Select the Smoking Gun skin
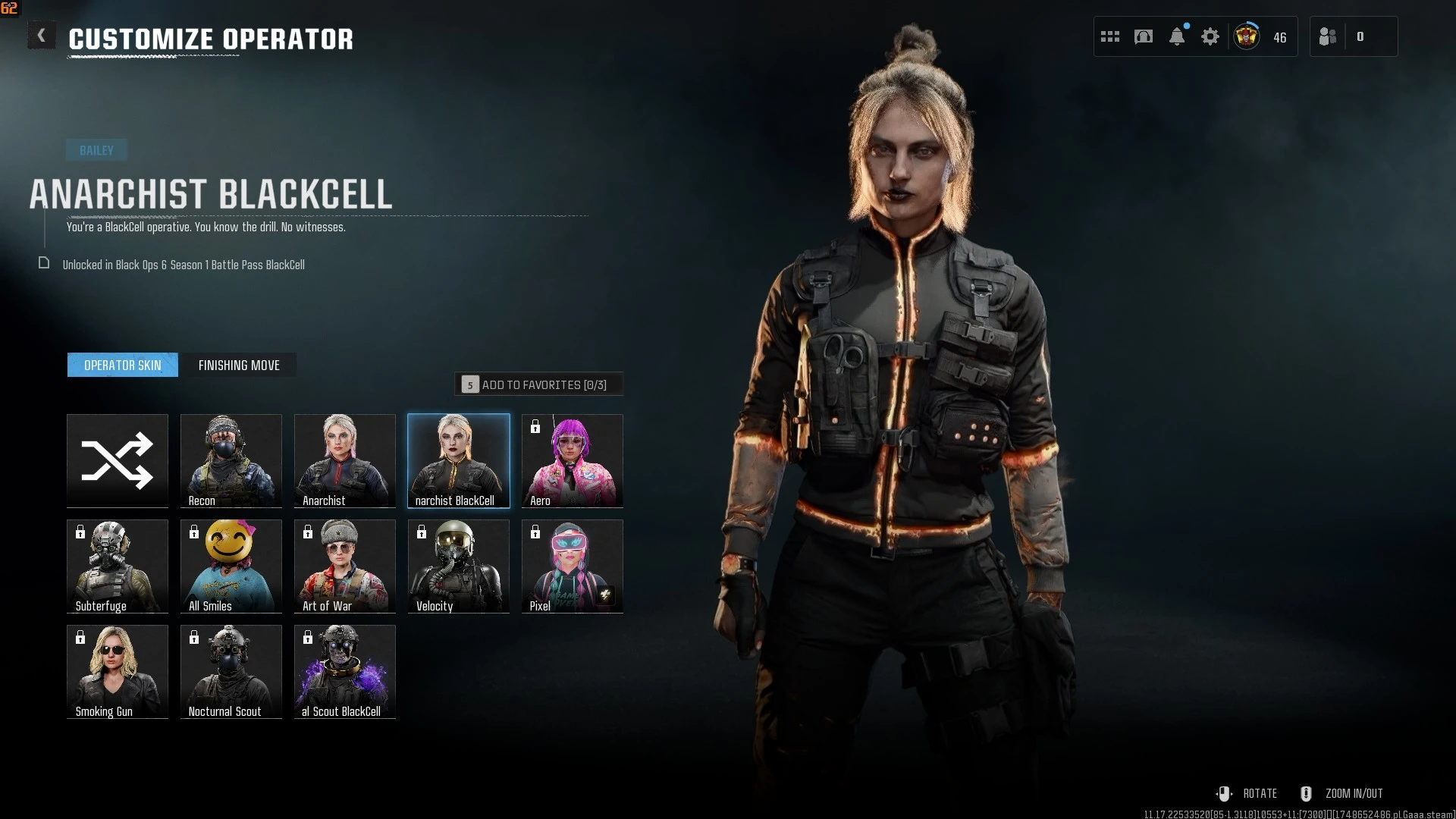Viewport: 1456px width, 819px height. point(118,671)
